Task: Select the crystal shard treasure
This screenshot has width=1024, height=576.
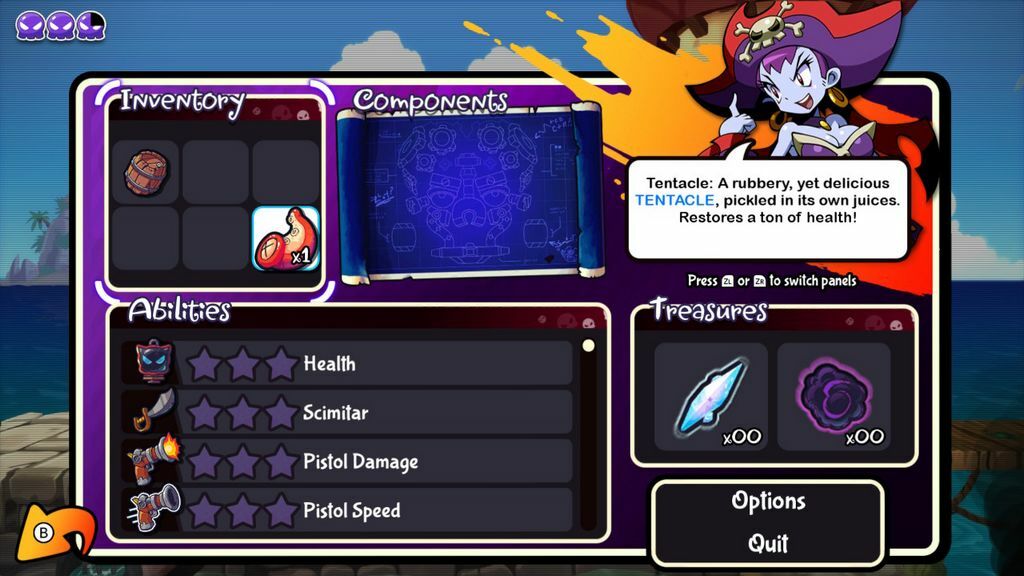Action: tap(710, 397)
